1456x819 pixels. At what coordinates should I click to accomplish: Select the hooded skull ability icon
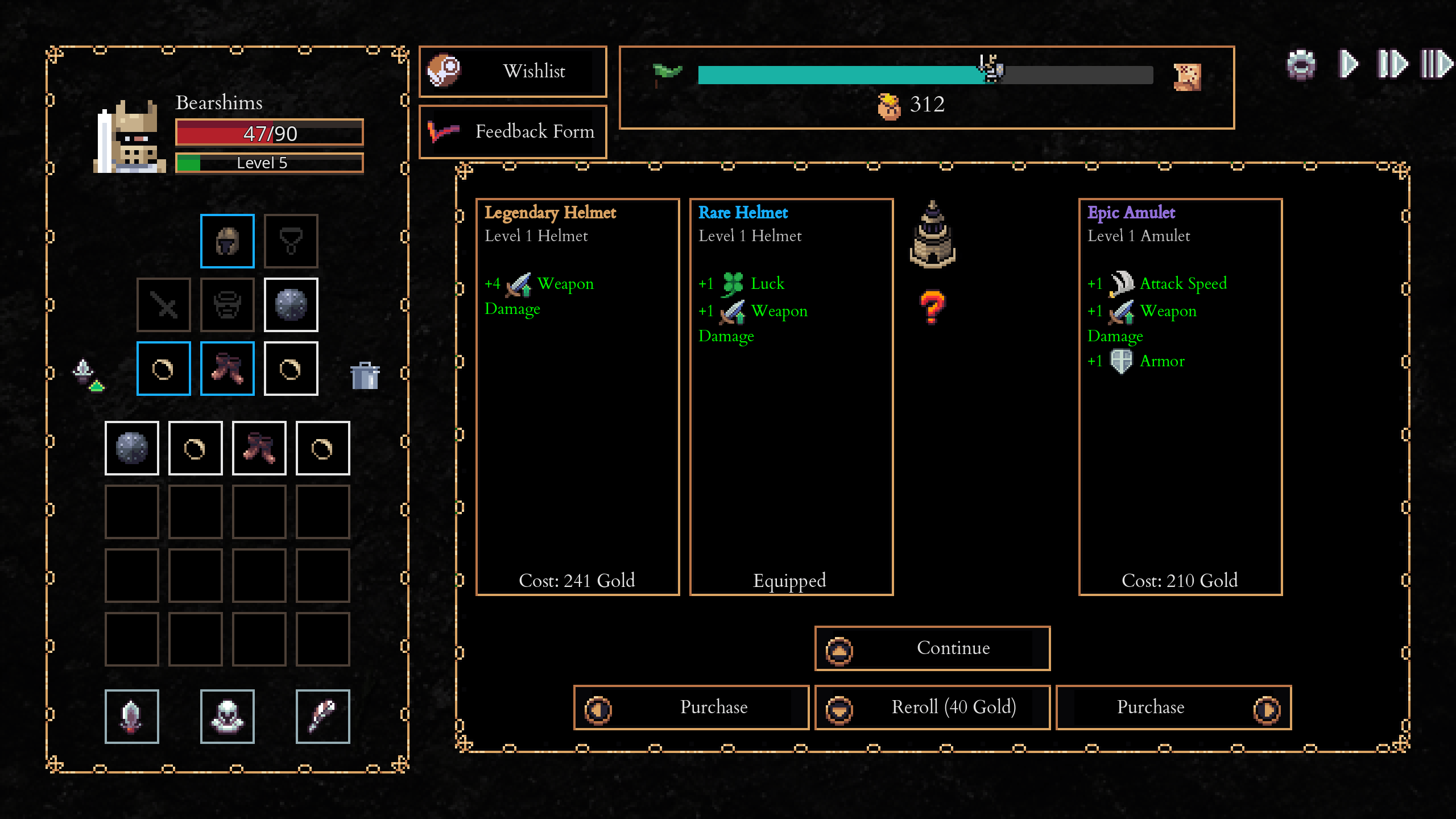227,716
